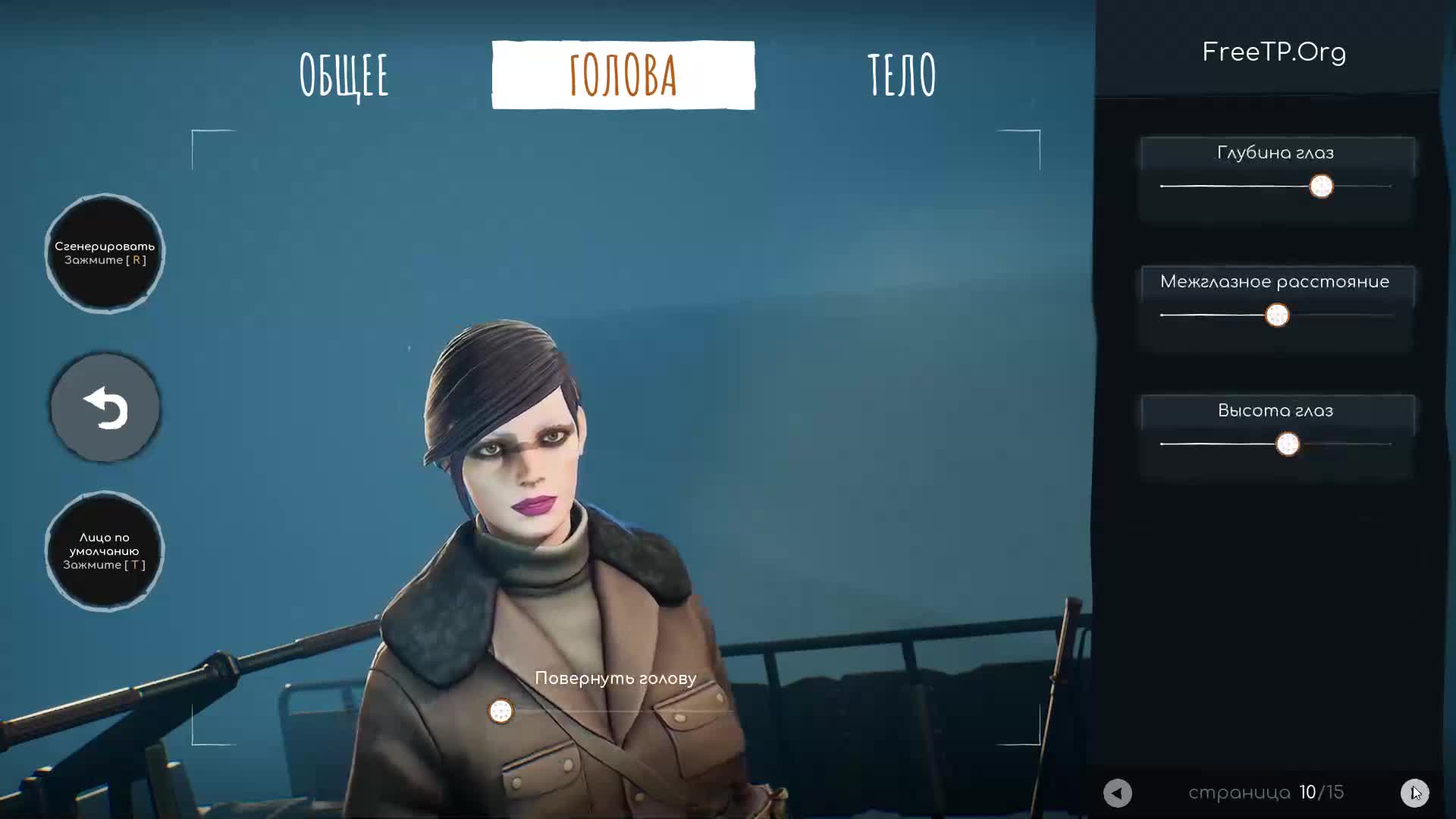This screenshot has width=1456, height=819.
Task: Switch to the ТЕЛО tab
Action: pos(902,75)
